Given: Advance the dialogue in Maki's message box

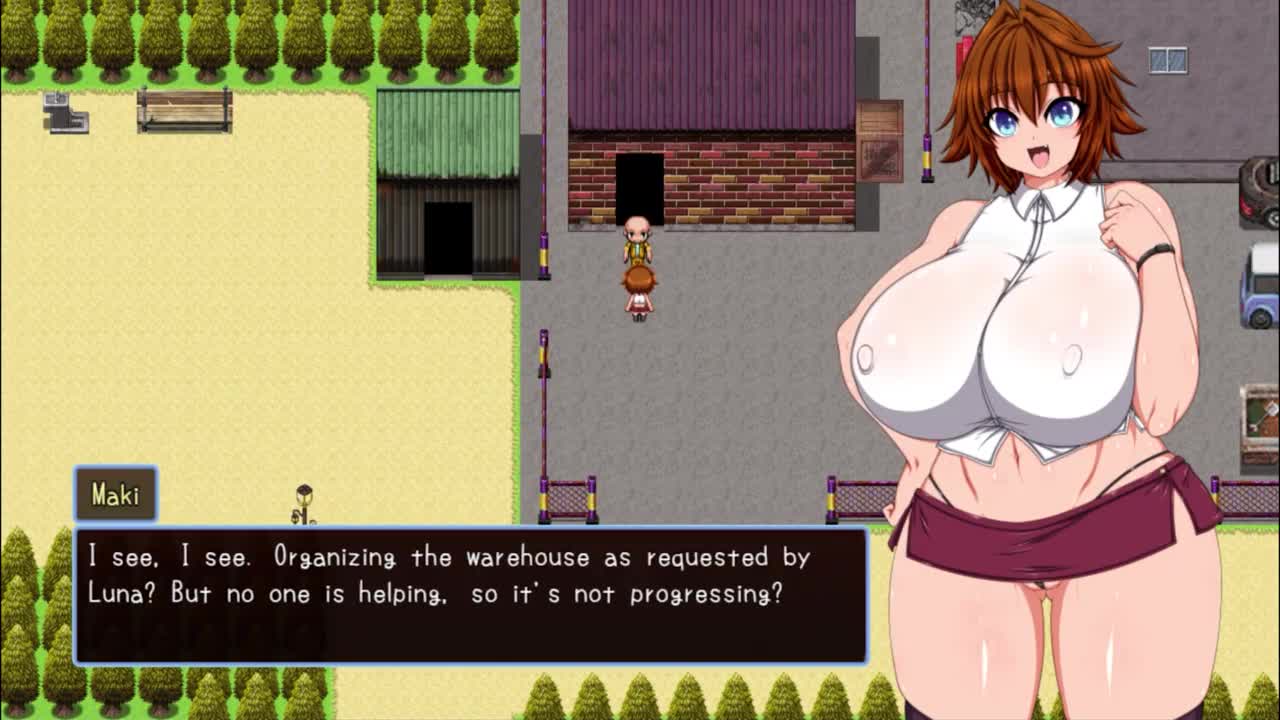Looking at the screenshot, I should click(x=470, y=595).
